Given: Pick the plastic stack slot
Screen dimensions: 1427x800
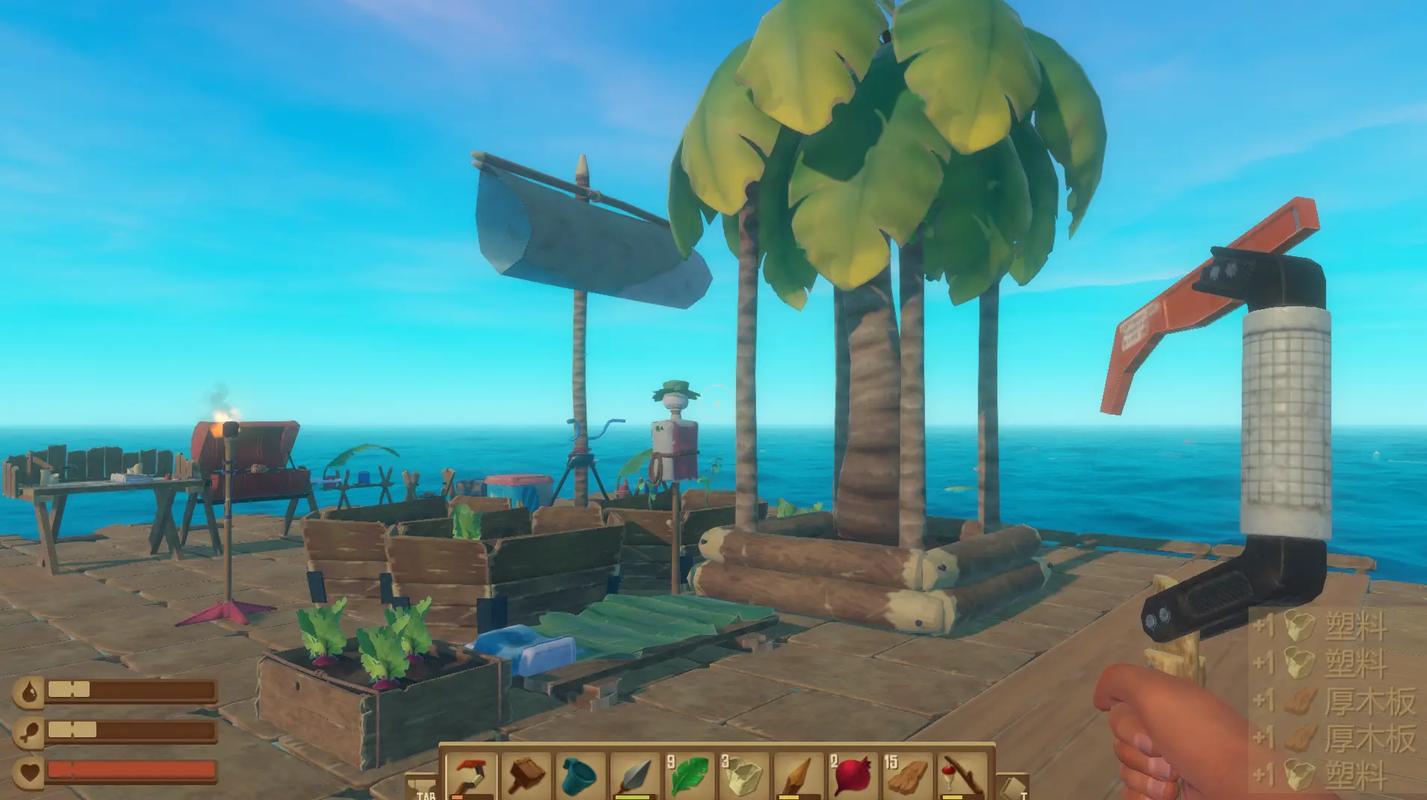Looking at the screenshot, I should (743, 775).
